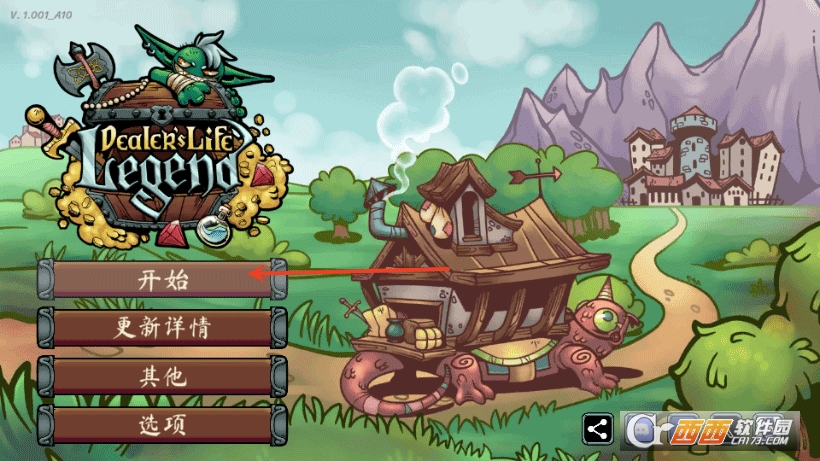This screenshot has height=461, width=820.
Task: Open the 选项 options menu
Action: (162, 424)
